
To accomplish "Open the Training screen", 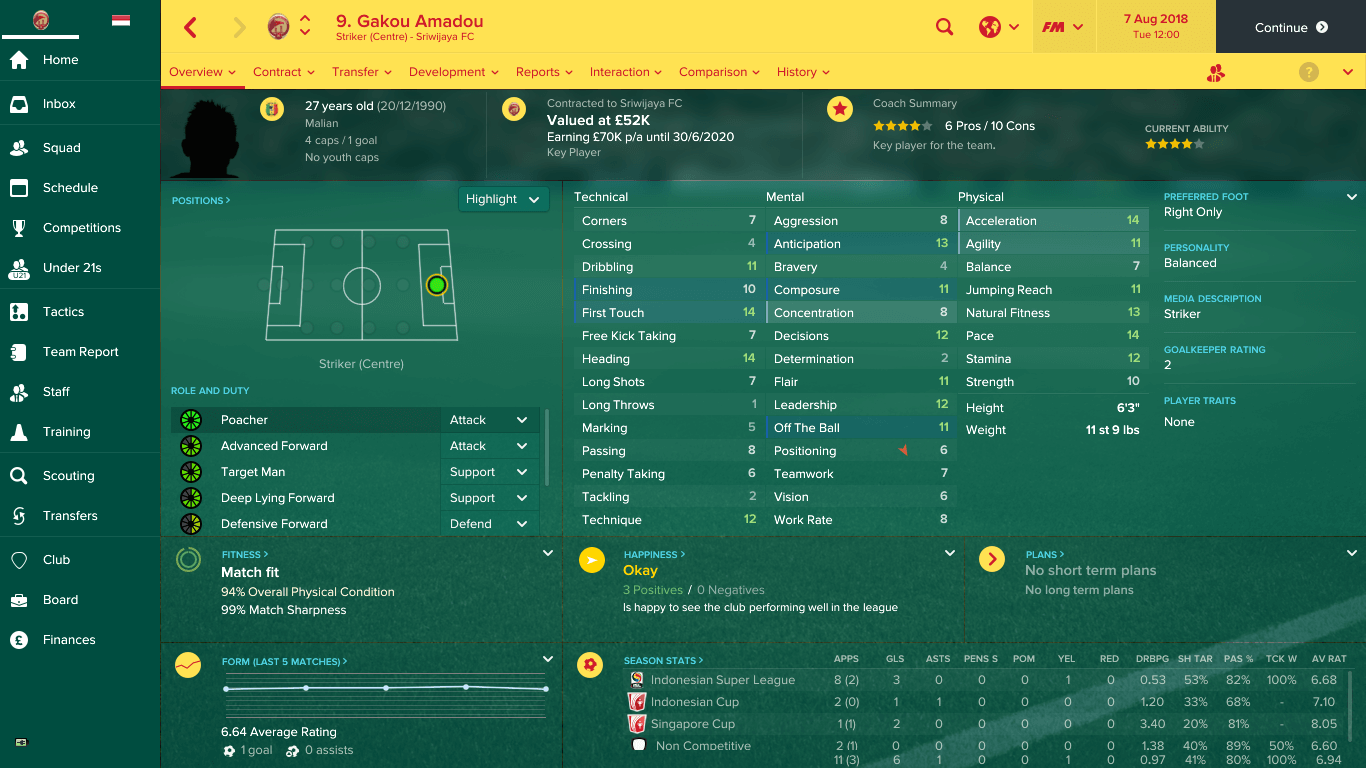I will (x=40, y=431).
